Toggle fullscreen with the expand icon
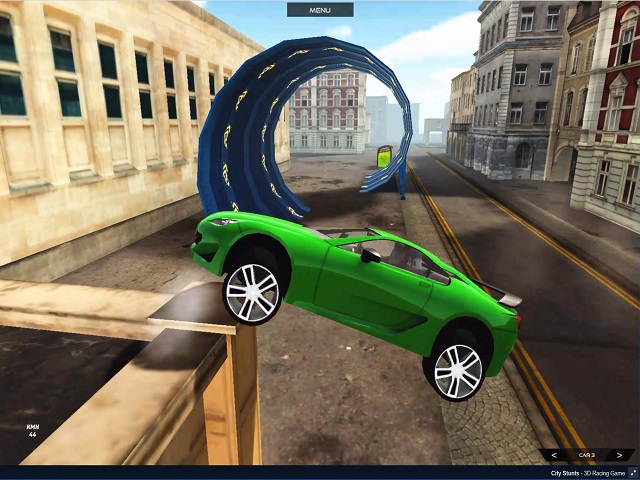The width and height of the screenshot is (640, 480). 632,472
